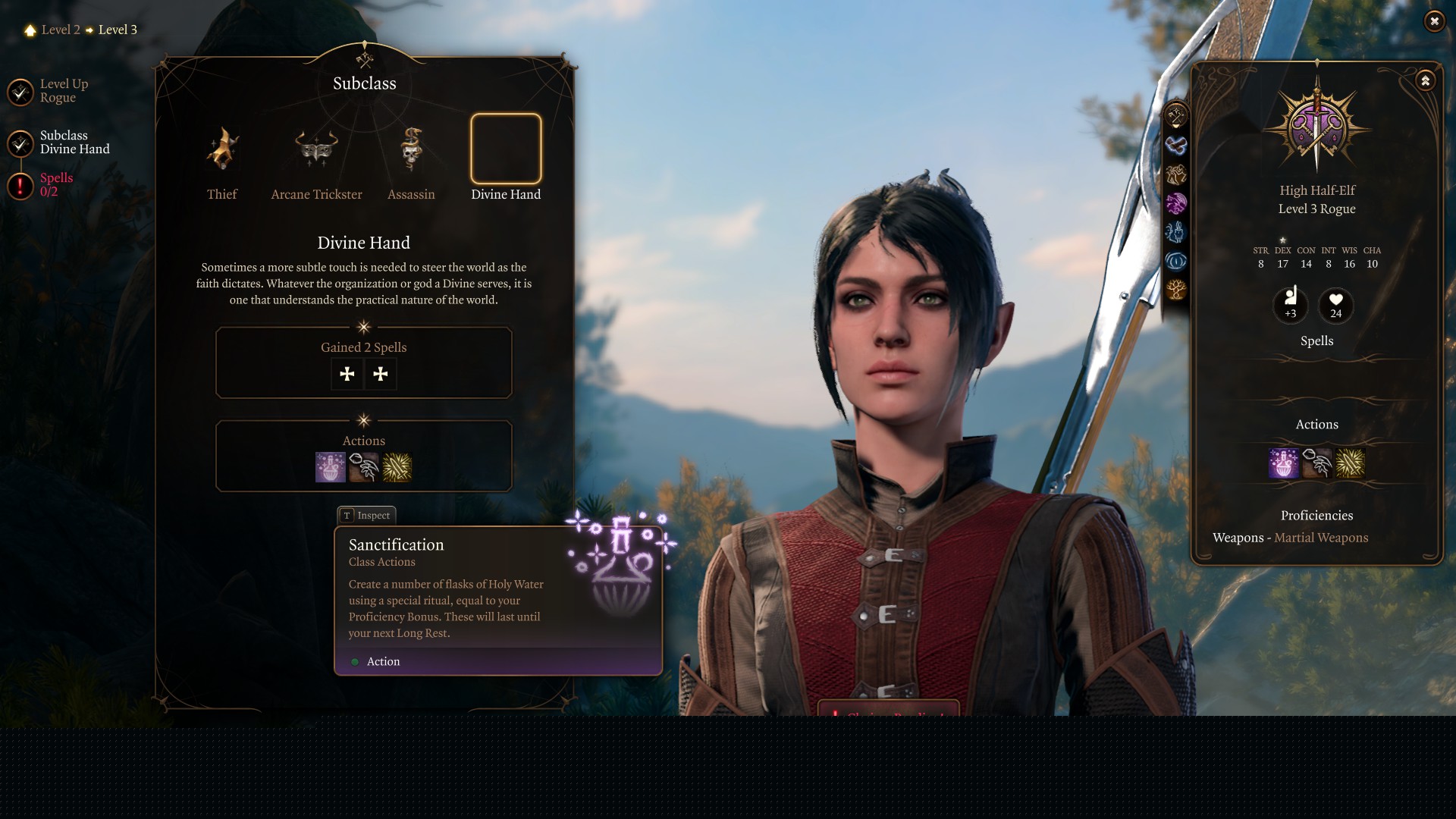Screen dimensions: 1456x819
Task: Open the purple dragon tab on summary sidebar
Action: click(1176, 203)
